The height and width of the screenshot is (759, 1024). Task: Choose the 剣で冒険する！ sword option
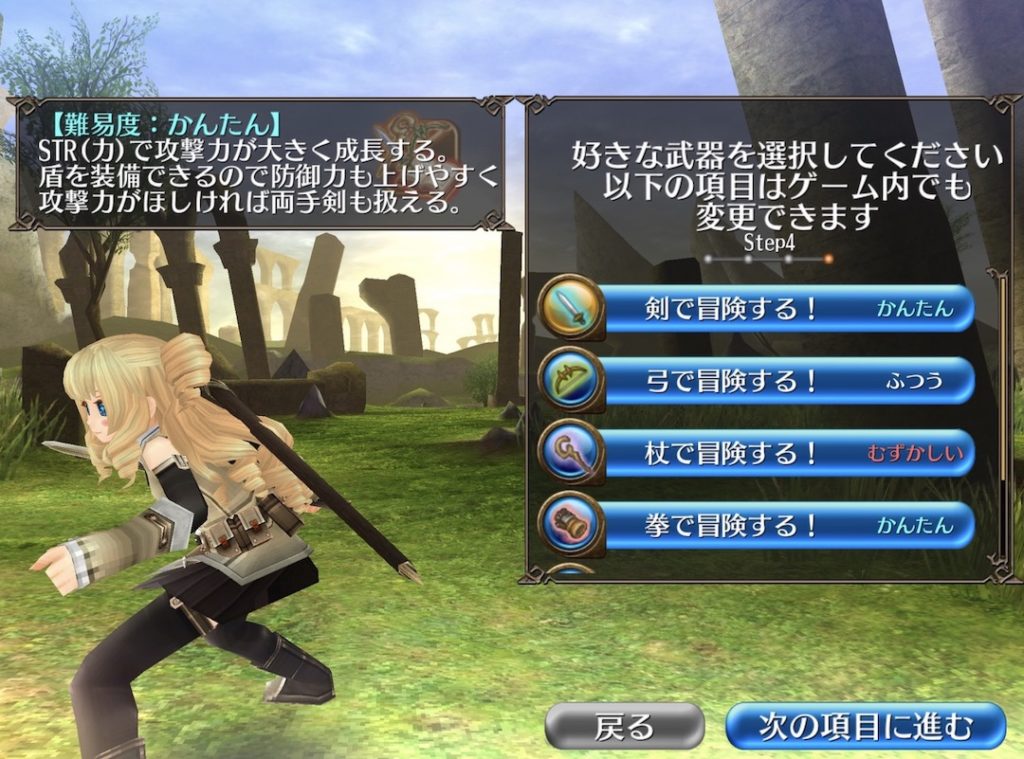point(785,309)
